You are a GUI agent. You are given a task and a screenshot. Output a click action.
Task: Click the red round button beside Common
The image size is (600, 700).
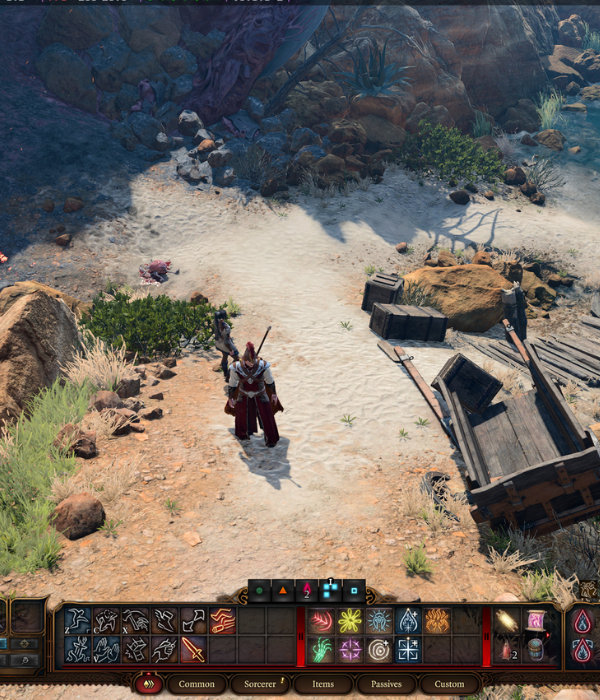click(x=147, y=684)
